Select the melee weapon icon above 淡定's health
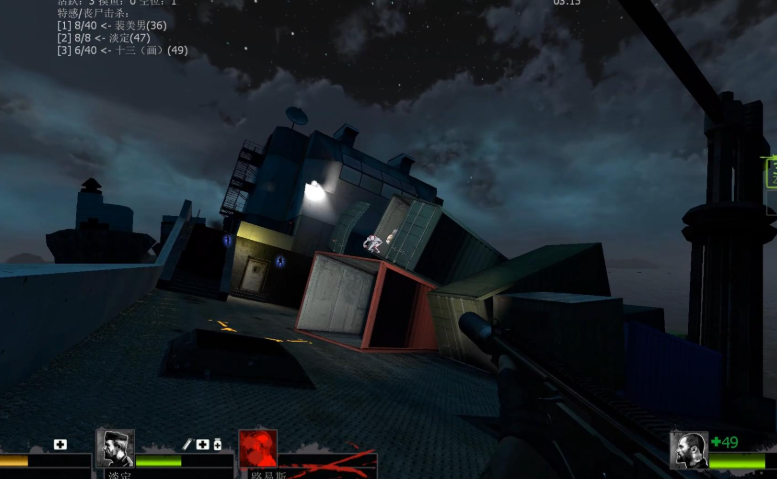The image size is (777, 479). pyautogui.click(x=187, y=444)
